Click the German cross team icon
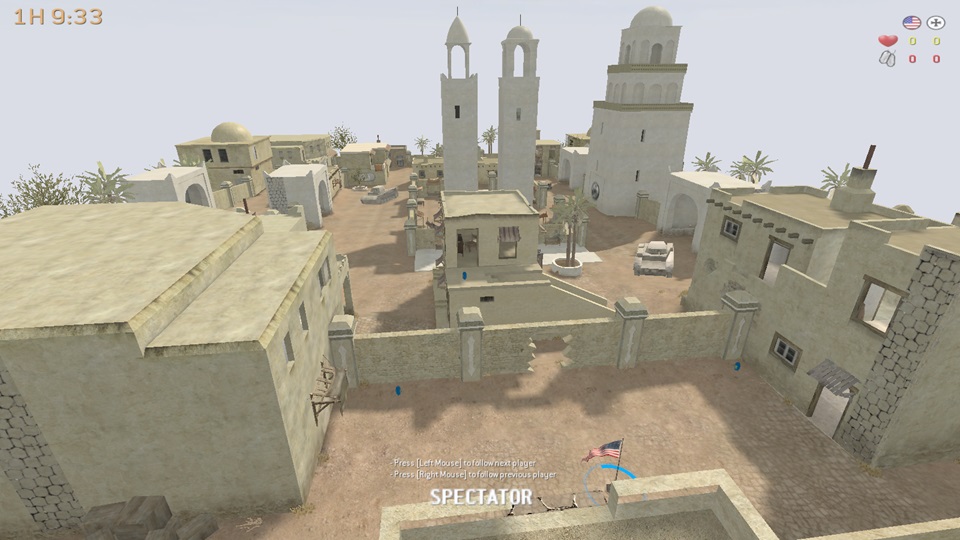This screenshot has height=540, width=960. coord(936,22)
